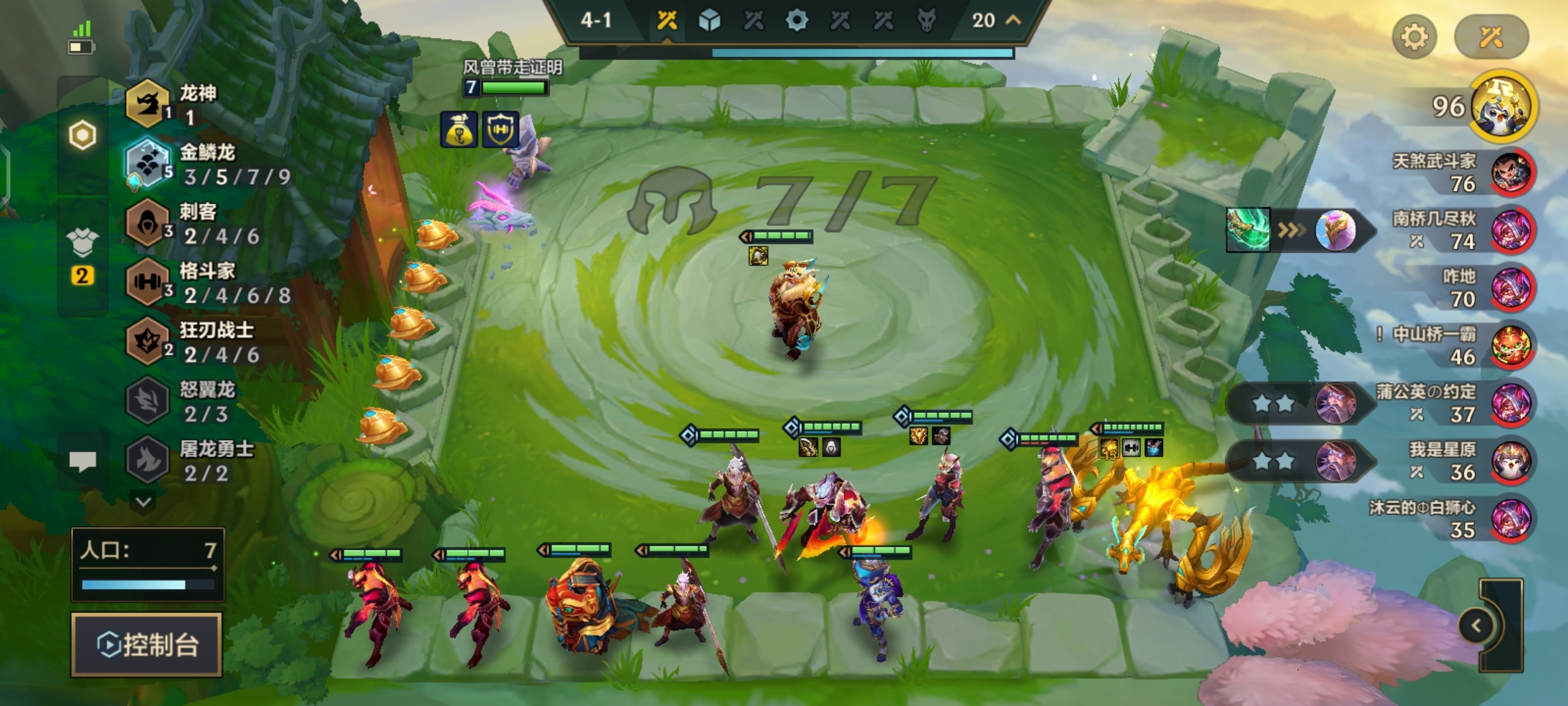Expand the trait list with the down arrow
This screenshot has height=706, width=1568.
(x=144, y=502)
